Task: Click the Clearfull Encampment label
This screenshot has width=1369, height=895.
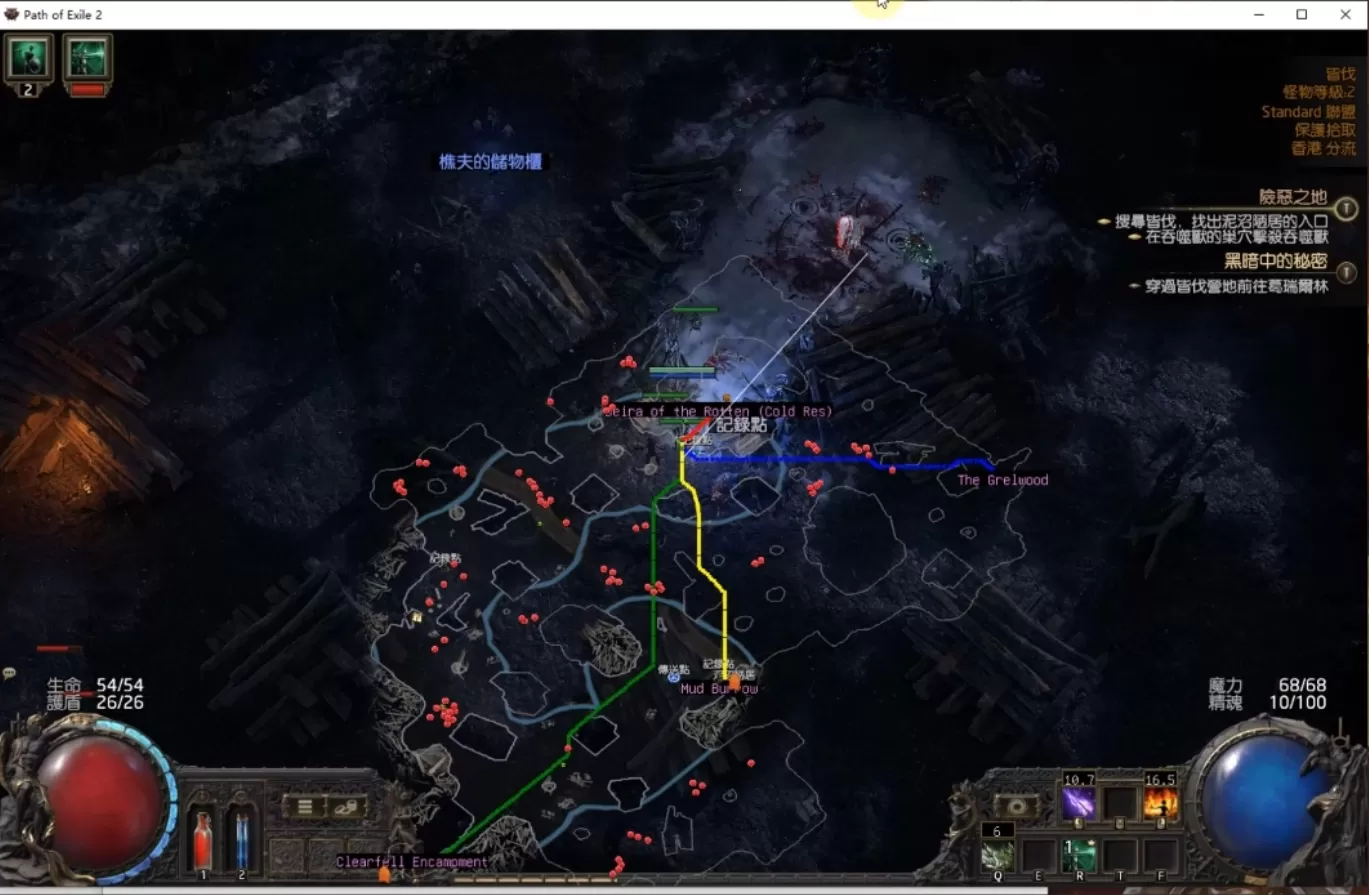Action: 412,861
